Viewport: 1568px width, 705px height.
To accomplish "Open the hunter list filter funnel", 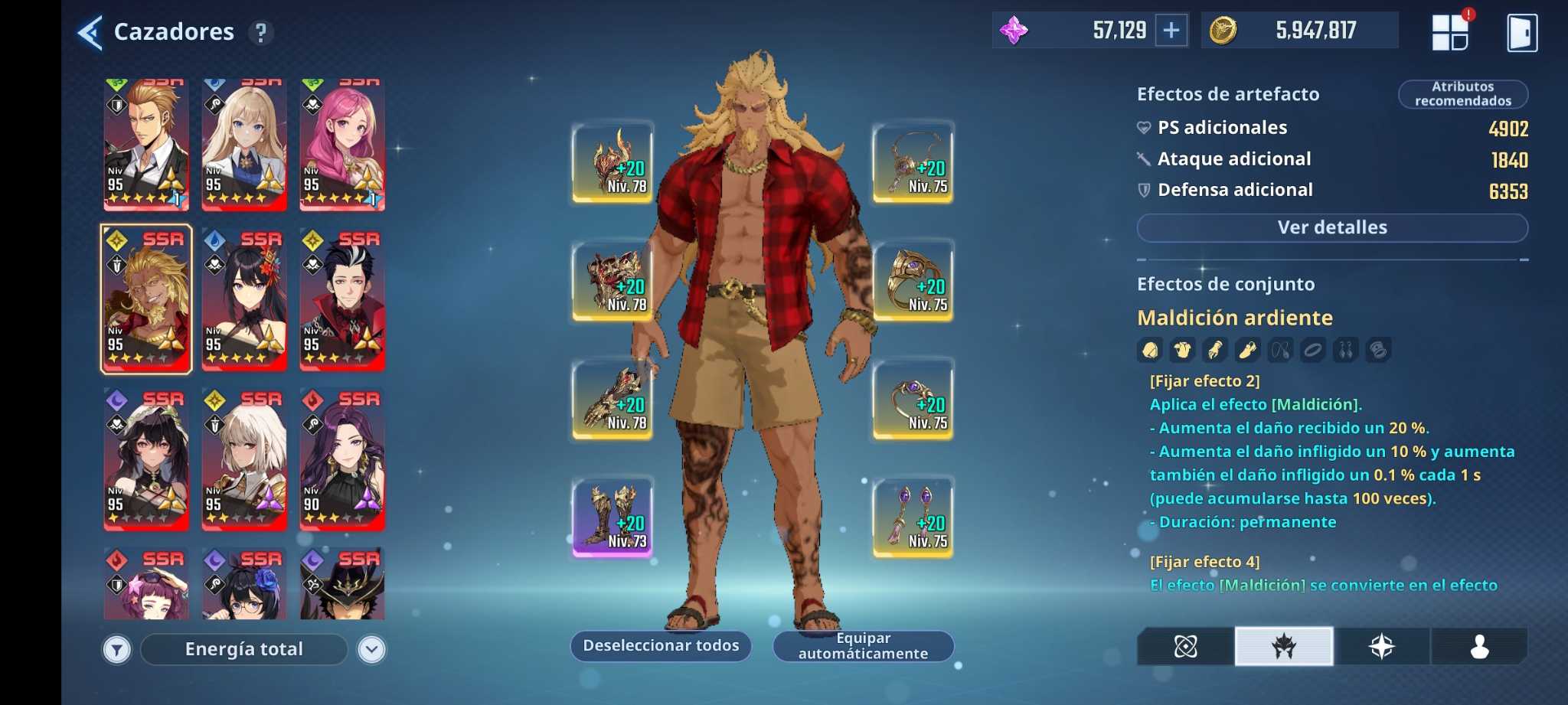I will coord(117,650).
